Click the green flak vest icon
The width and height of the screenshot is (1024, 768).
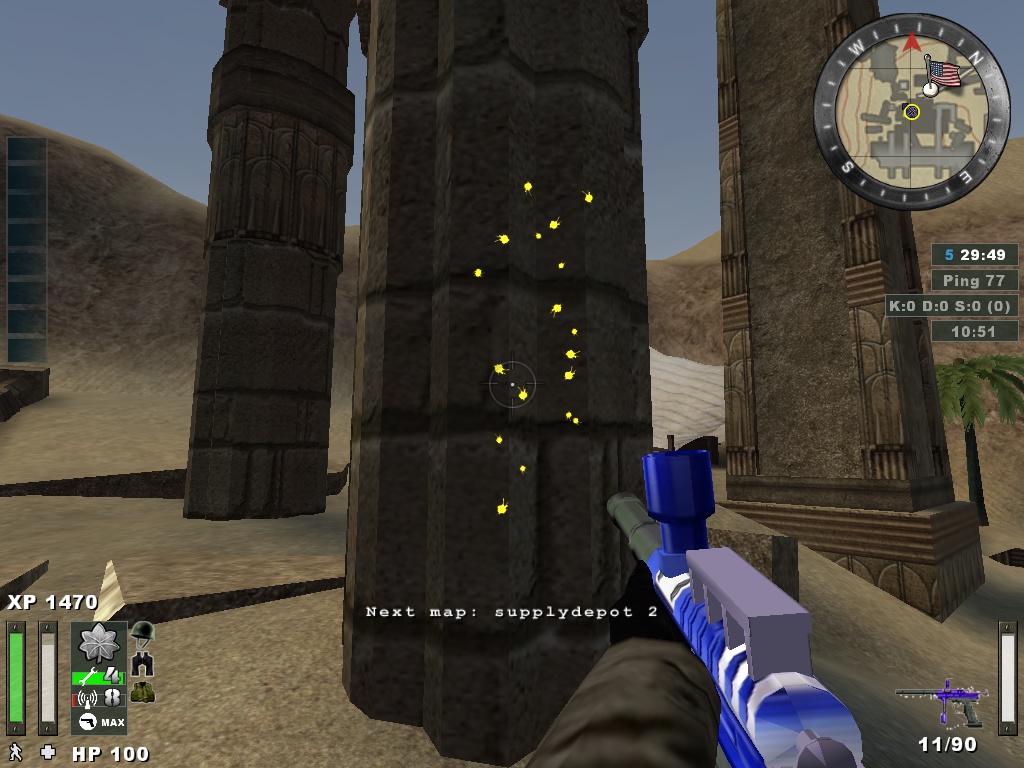(142, 692)
